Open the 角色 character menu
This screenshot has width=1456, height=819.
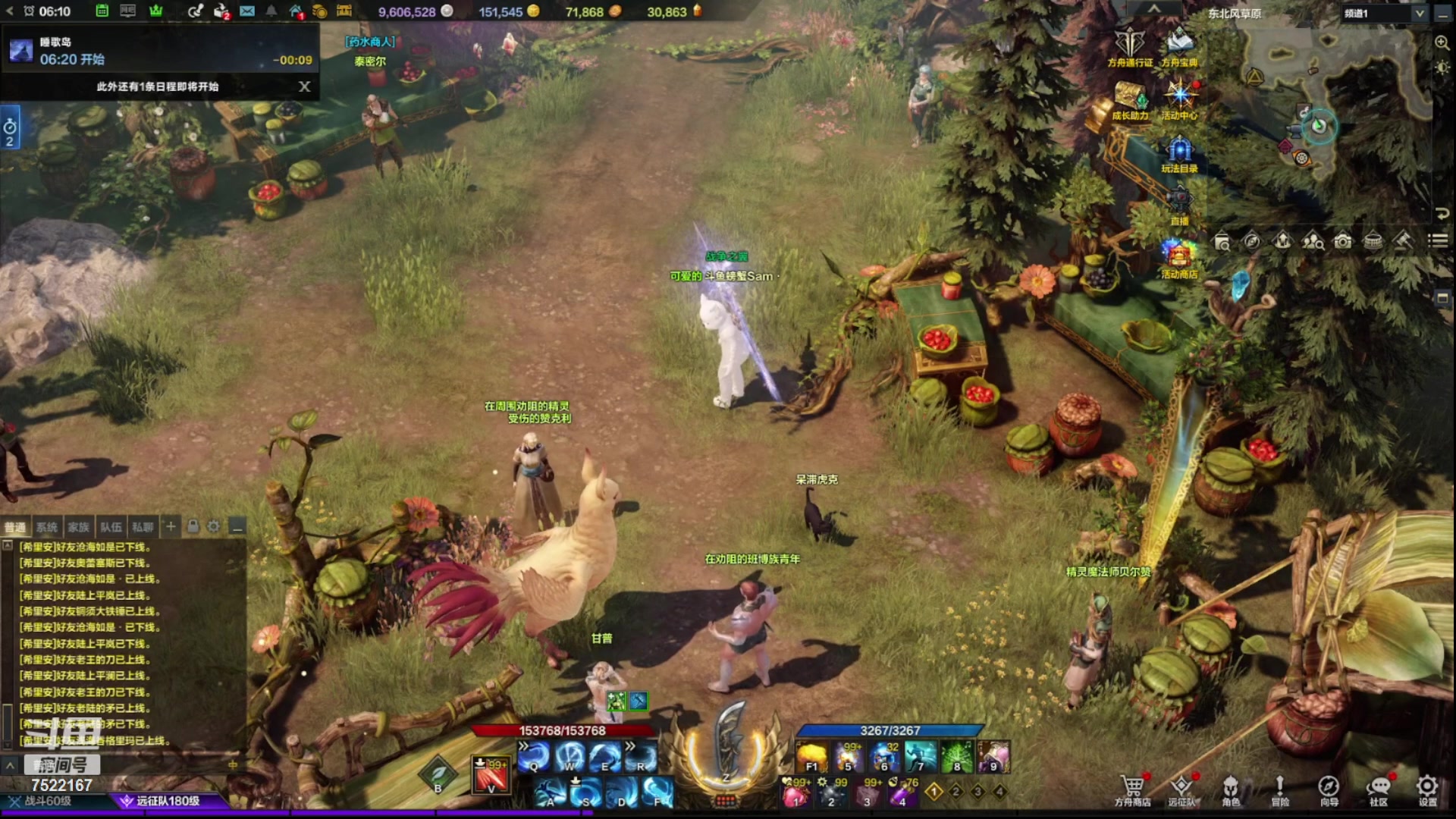tap(1230, 789)
